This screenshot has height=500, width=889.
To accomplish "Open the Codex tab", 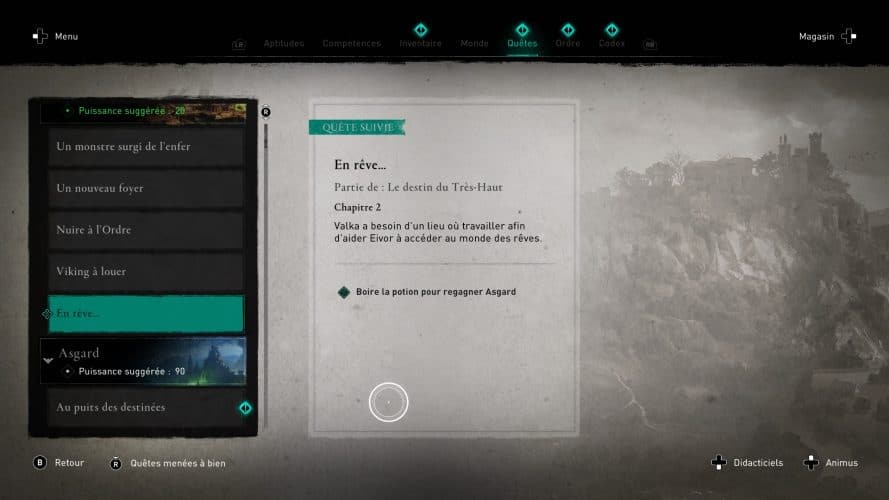I will click(611, 44).
